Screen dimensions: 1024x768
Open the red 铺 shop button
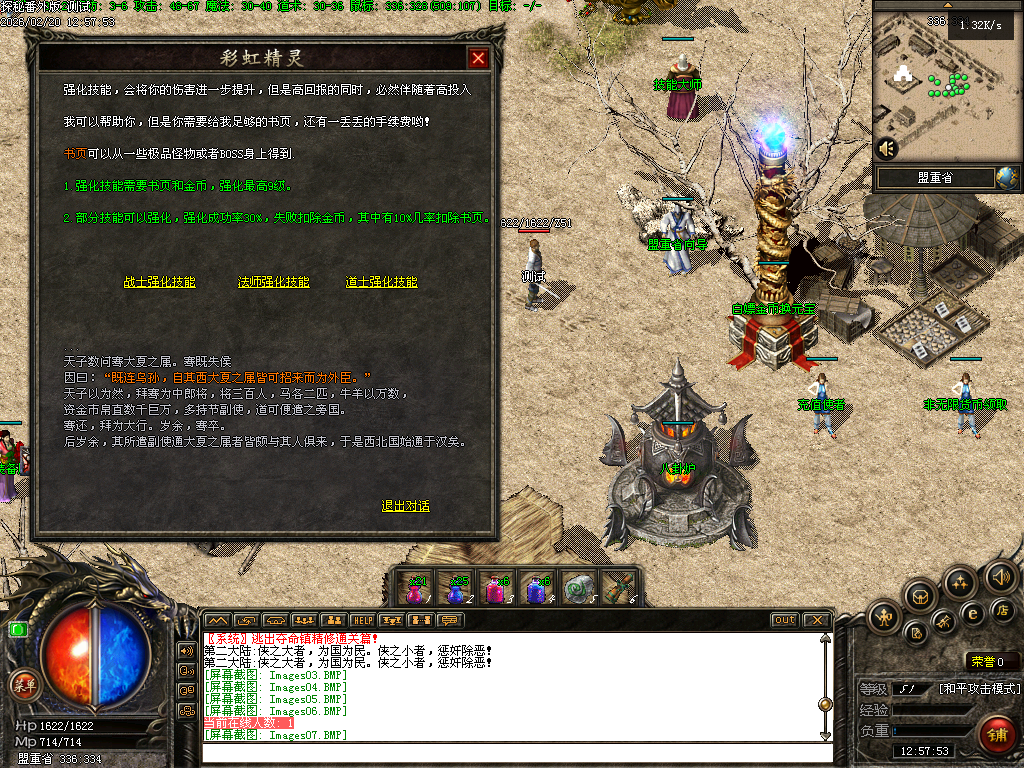pos(996,735)
